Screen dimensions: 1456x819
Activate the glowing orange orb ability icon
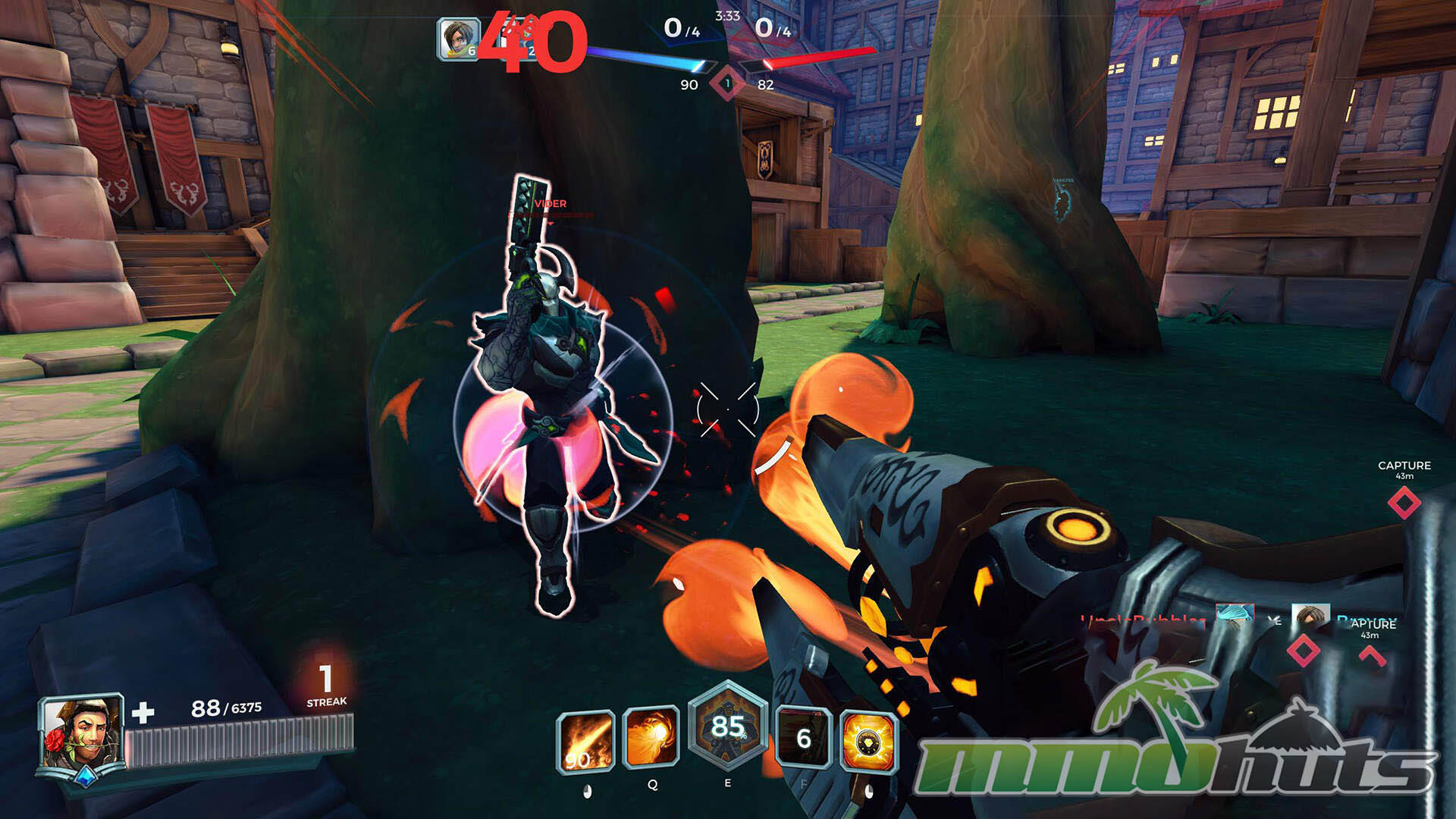click(x=869, y=741)
